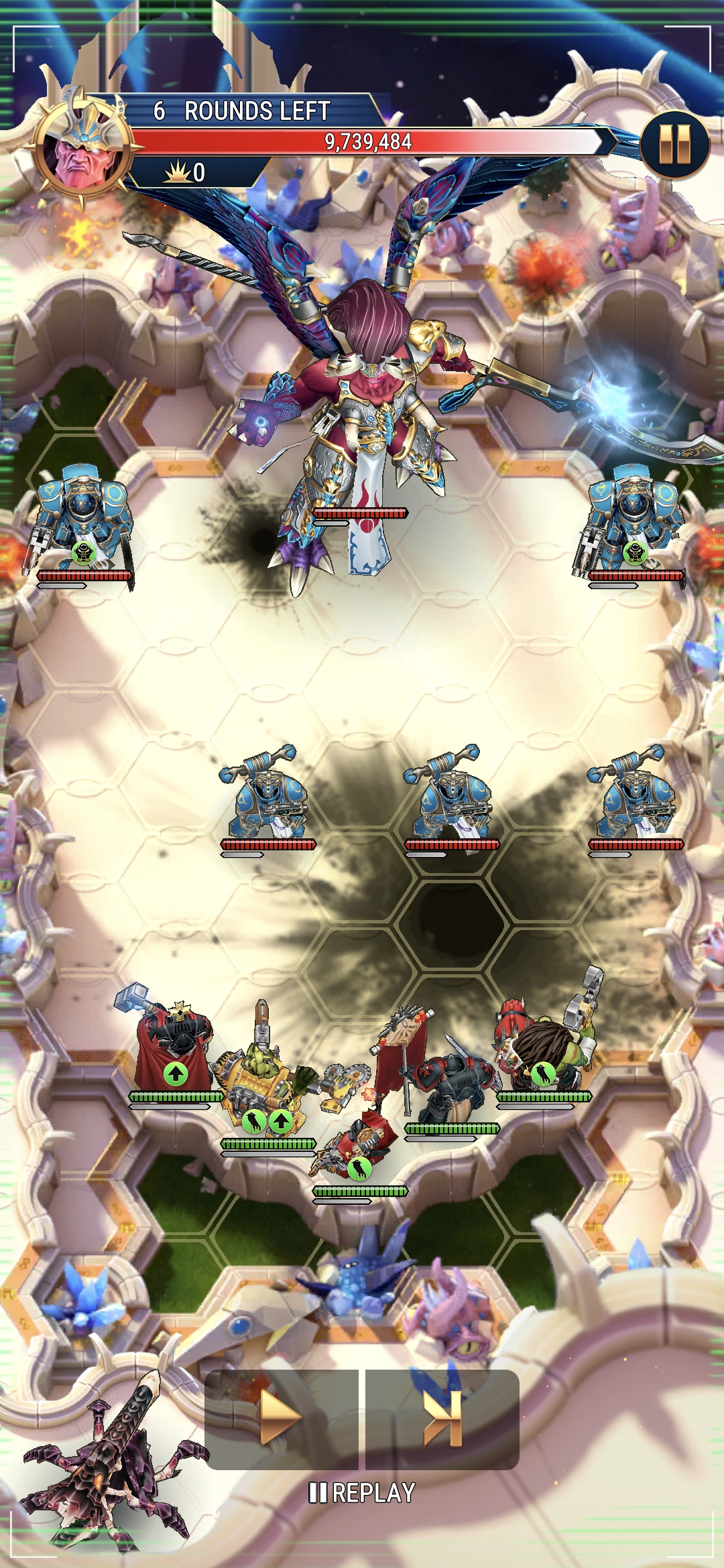The image size is (724, 1568).
Task: Resume replay with the play arrow button
Action: coord(281,1419)
